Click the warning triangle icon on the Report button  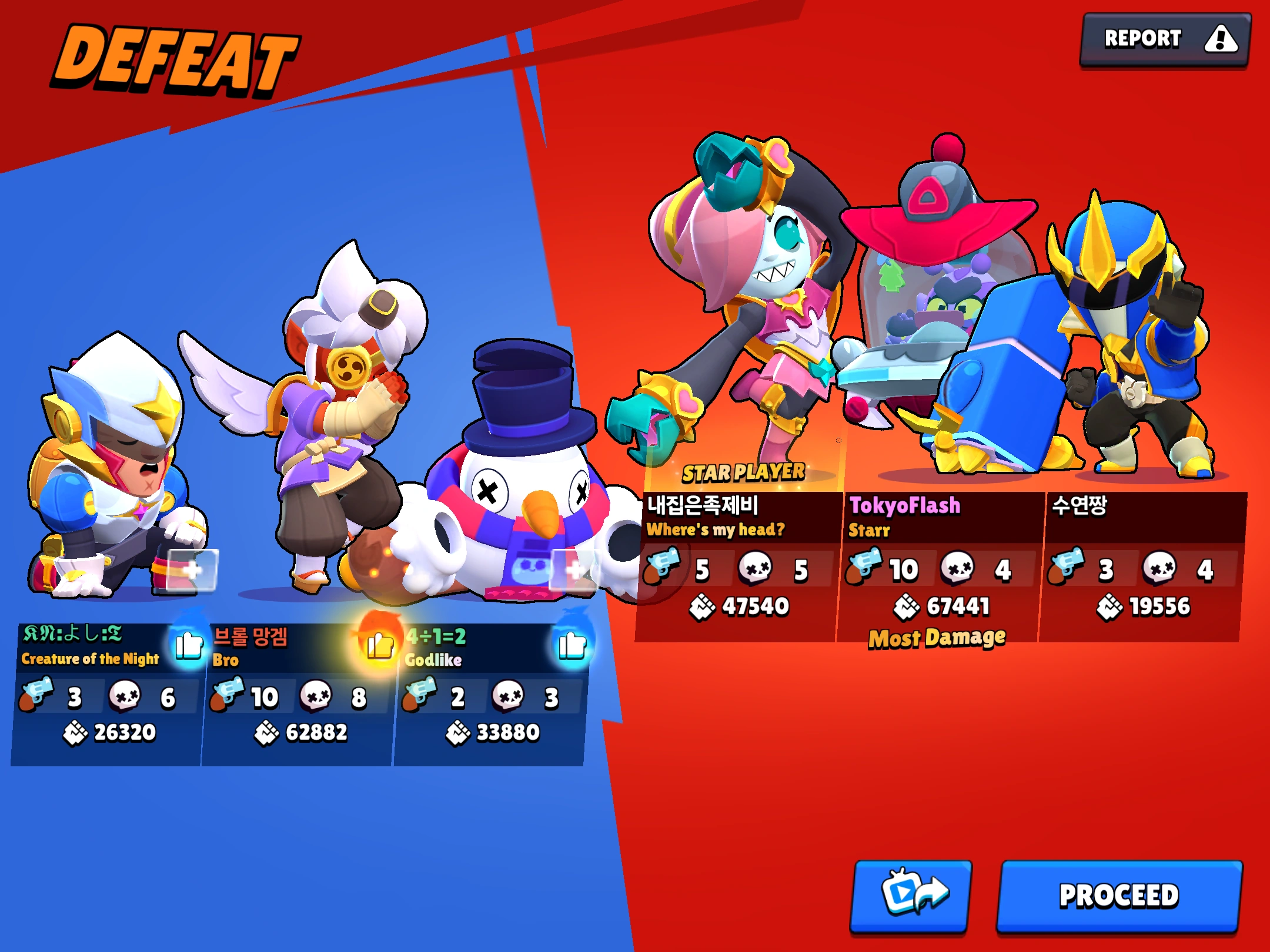[1222, 38]
